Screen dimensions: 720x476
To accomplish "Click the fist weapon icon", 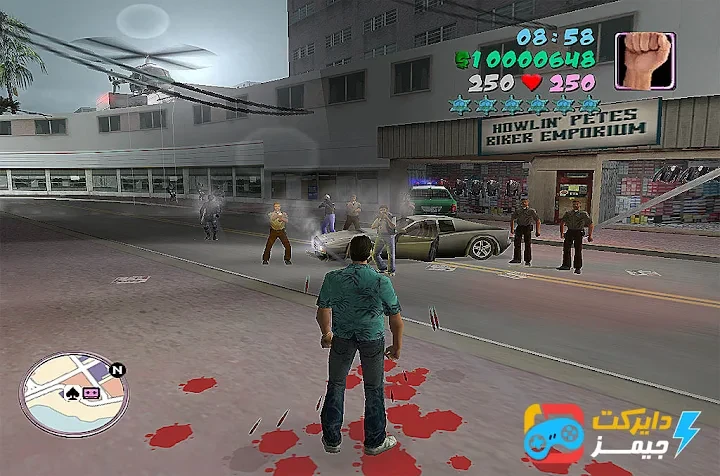I will point(644,61).
